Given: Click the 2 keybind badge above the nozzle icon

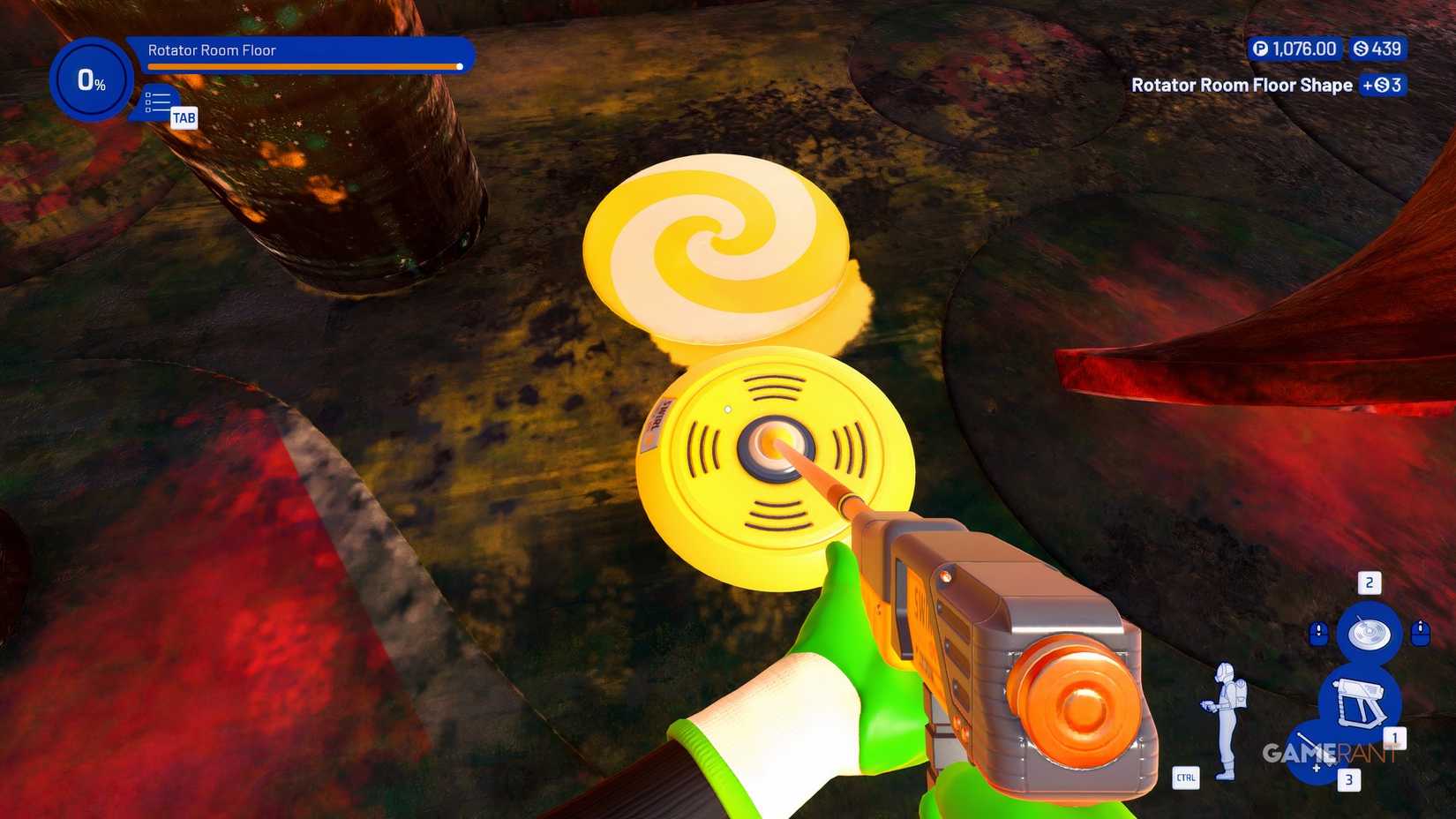Looking at the screenshot, I should coord(1370,583).
